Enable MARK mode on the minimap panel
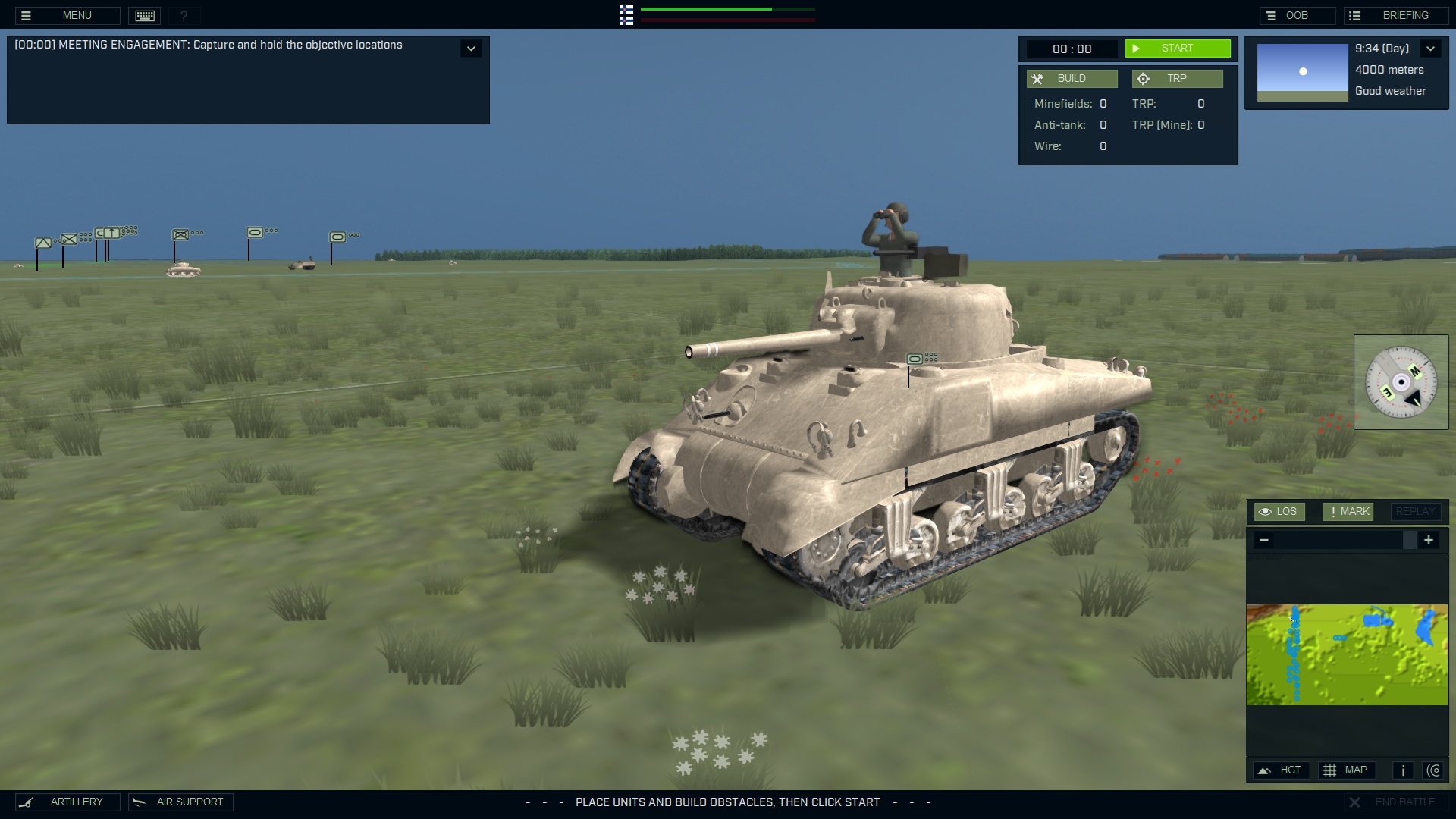 click(1348, 511)
